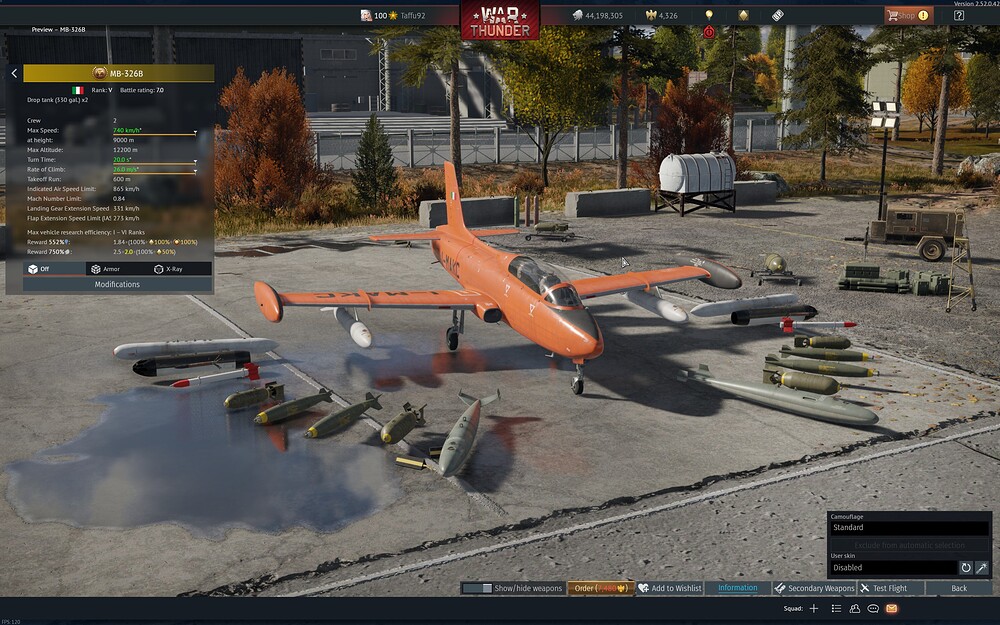This screenshot has height=625, width=1000.
Task: Open the orange mail envelope icon
Action: click(892, 608)
